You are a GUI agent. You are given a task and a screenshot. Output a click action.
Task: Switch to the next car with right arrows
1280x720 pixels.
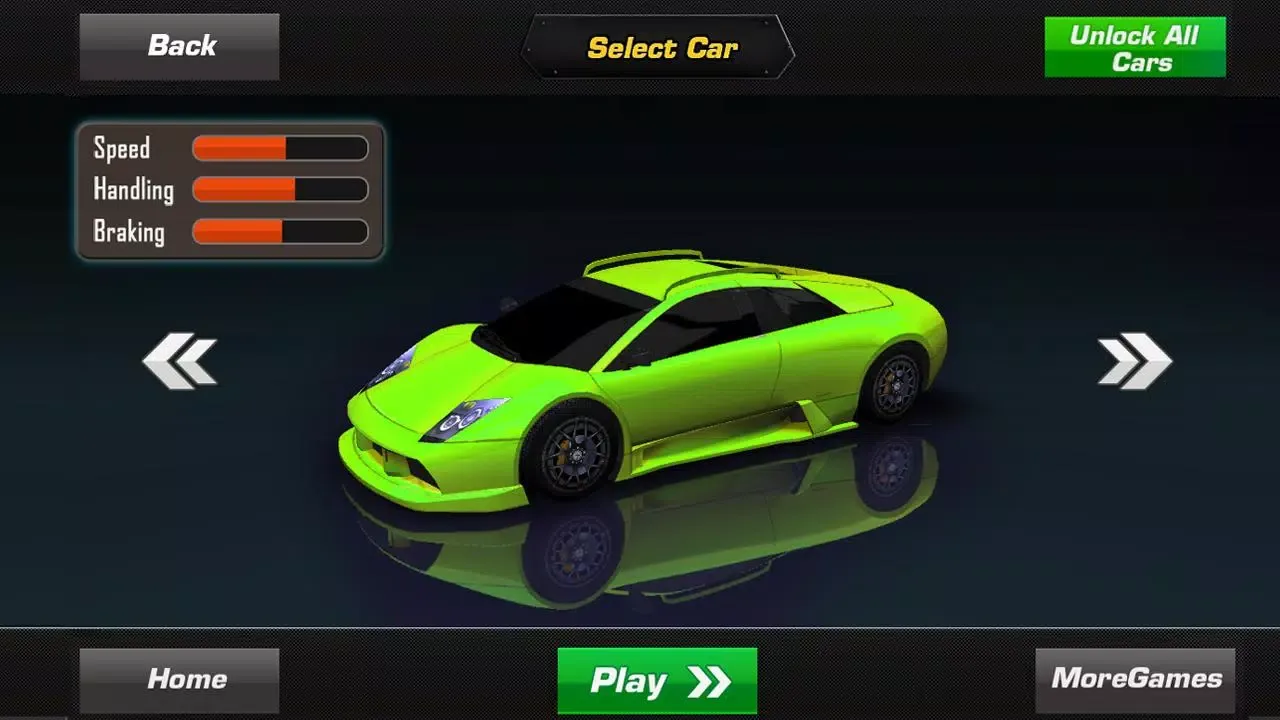[1134, 361]
